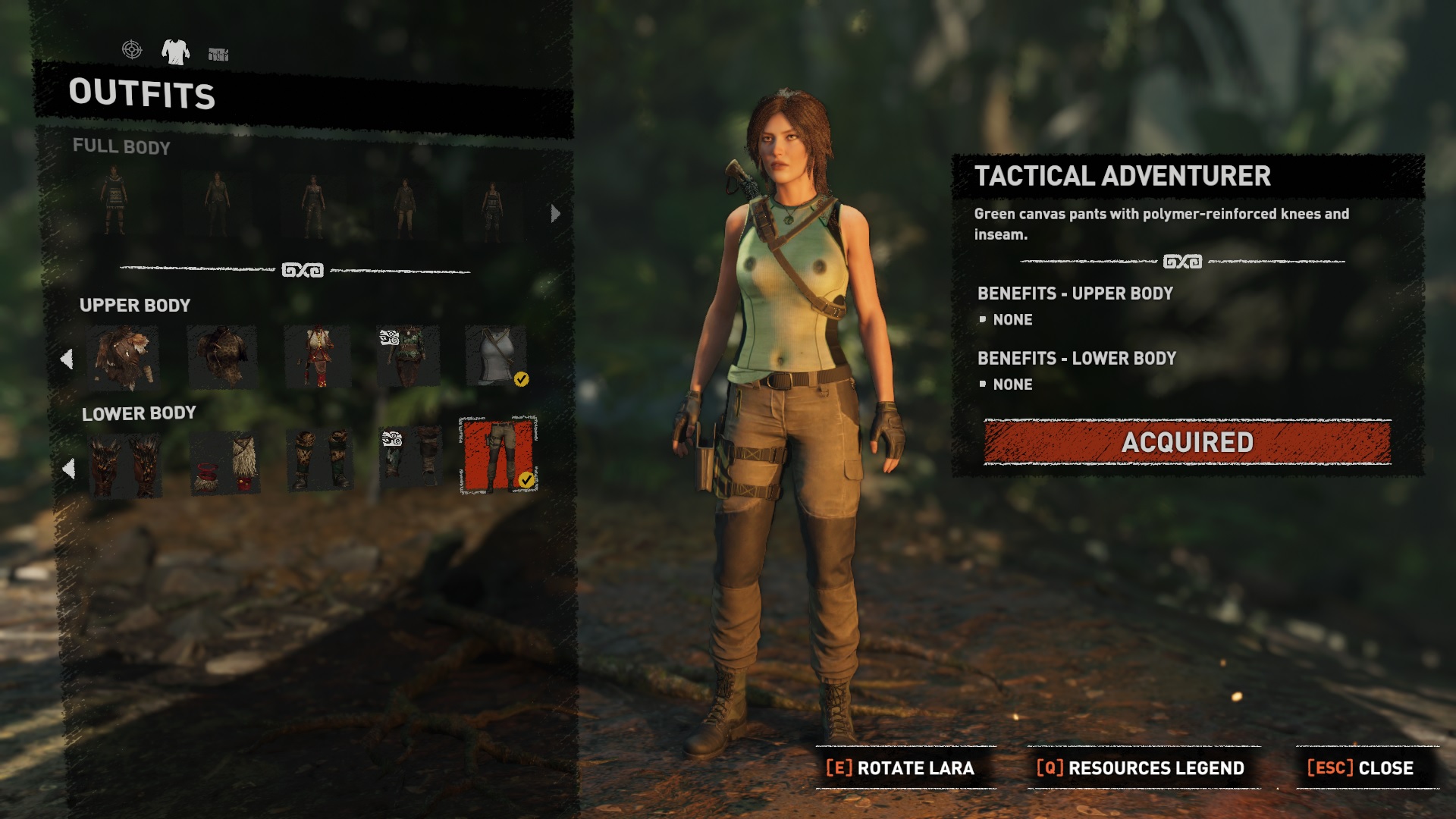This screenshot has width=1456, height=819.
Task: Show next full body outfits with right arrow
Action: pos(555,214)
